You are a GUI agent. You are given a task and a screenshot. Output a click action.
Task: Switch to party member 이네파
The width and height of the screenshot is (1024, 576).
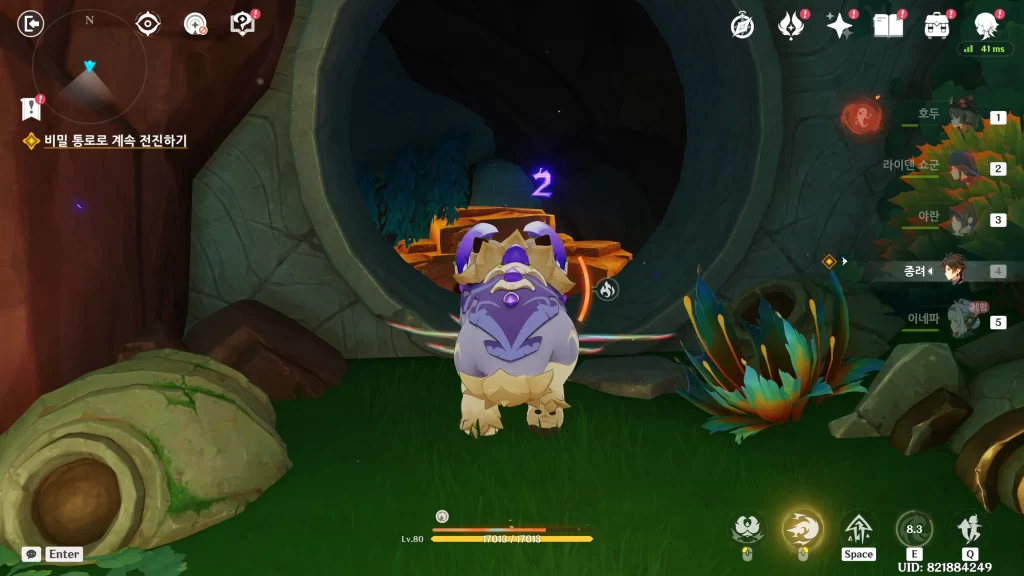pyautogui.click(x=962, y=321)
